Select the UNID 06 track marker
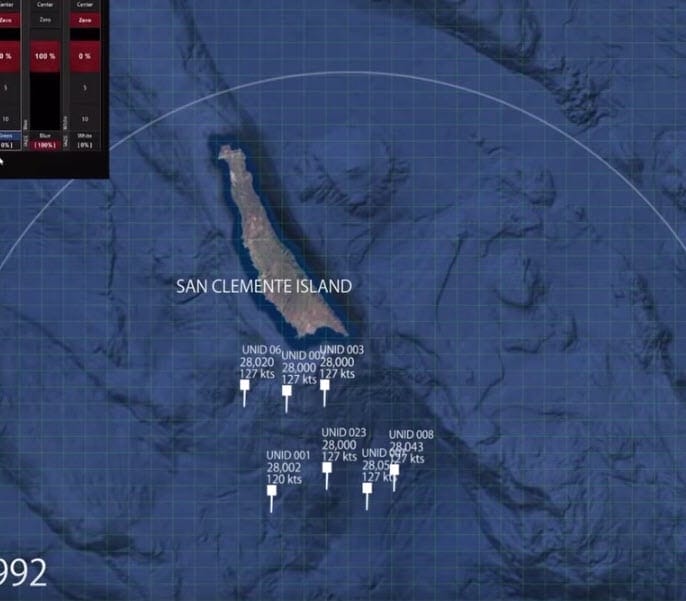The image size is (686, 601). [x=244, y=384]
